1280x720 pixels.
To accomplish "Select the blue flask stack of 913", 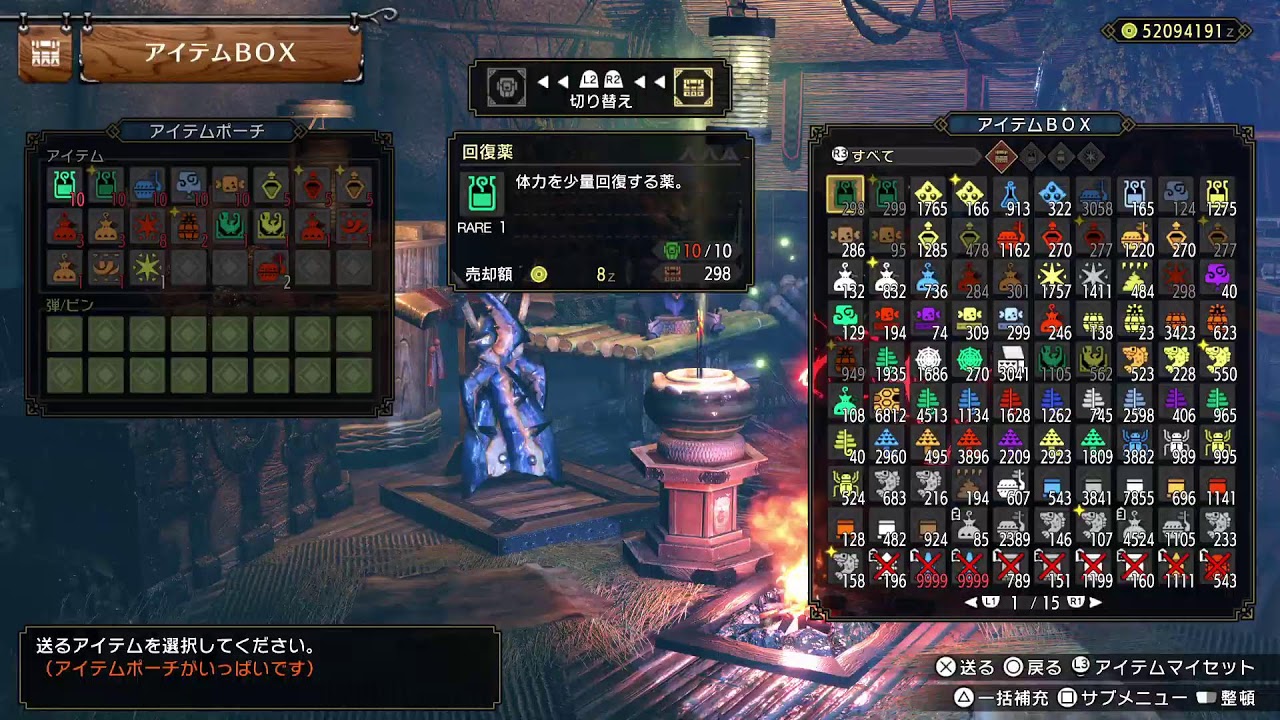I will (x=1011, y=194).
